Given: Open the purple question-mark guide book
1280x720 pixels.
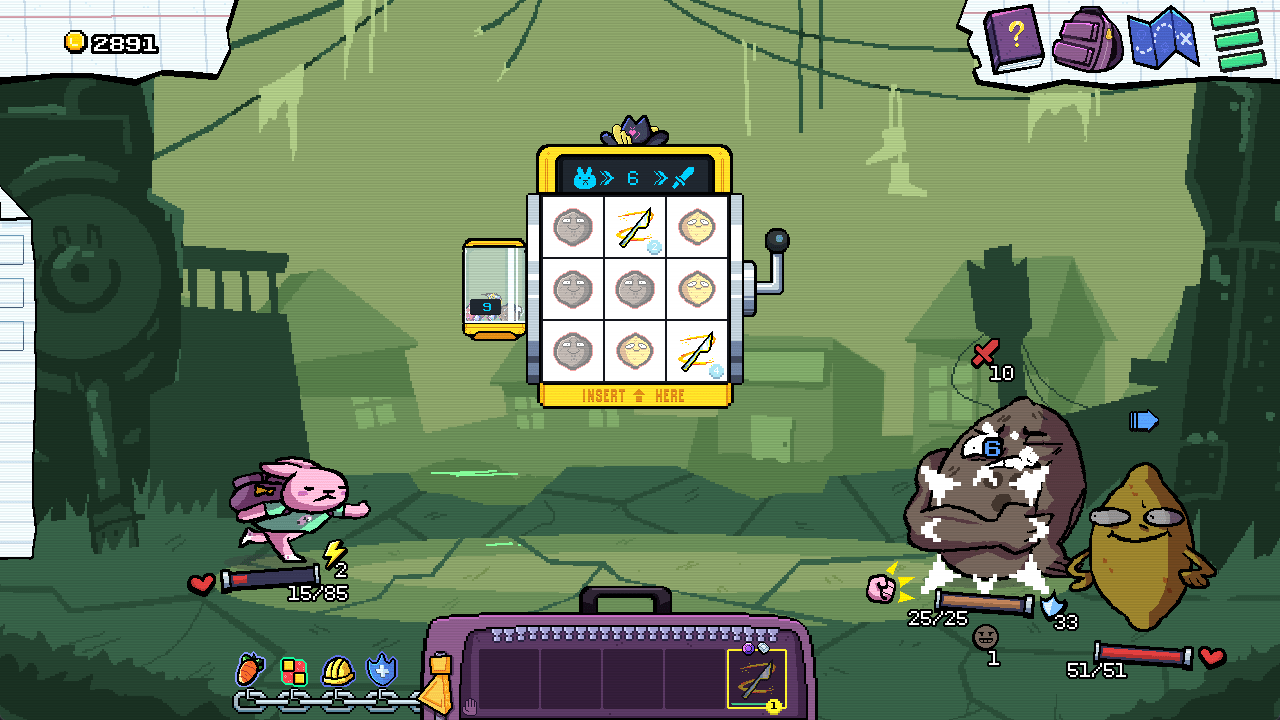Looking at the screenshot, I should [1013, 39].
